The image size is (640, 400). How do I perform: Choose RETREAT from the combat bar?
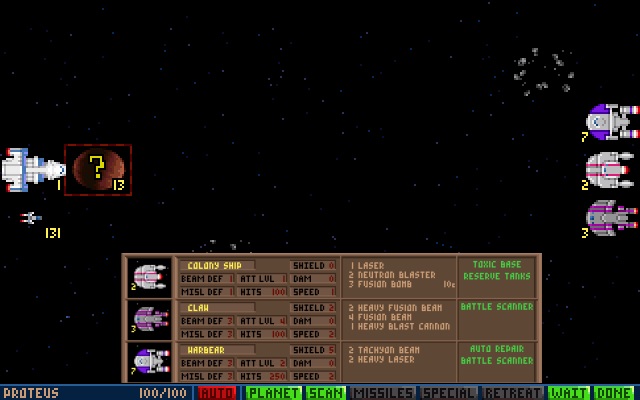511,393
